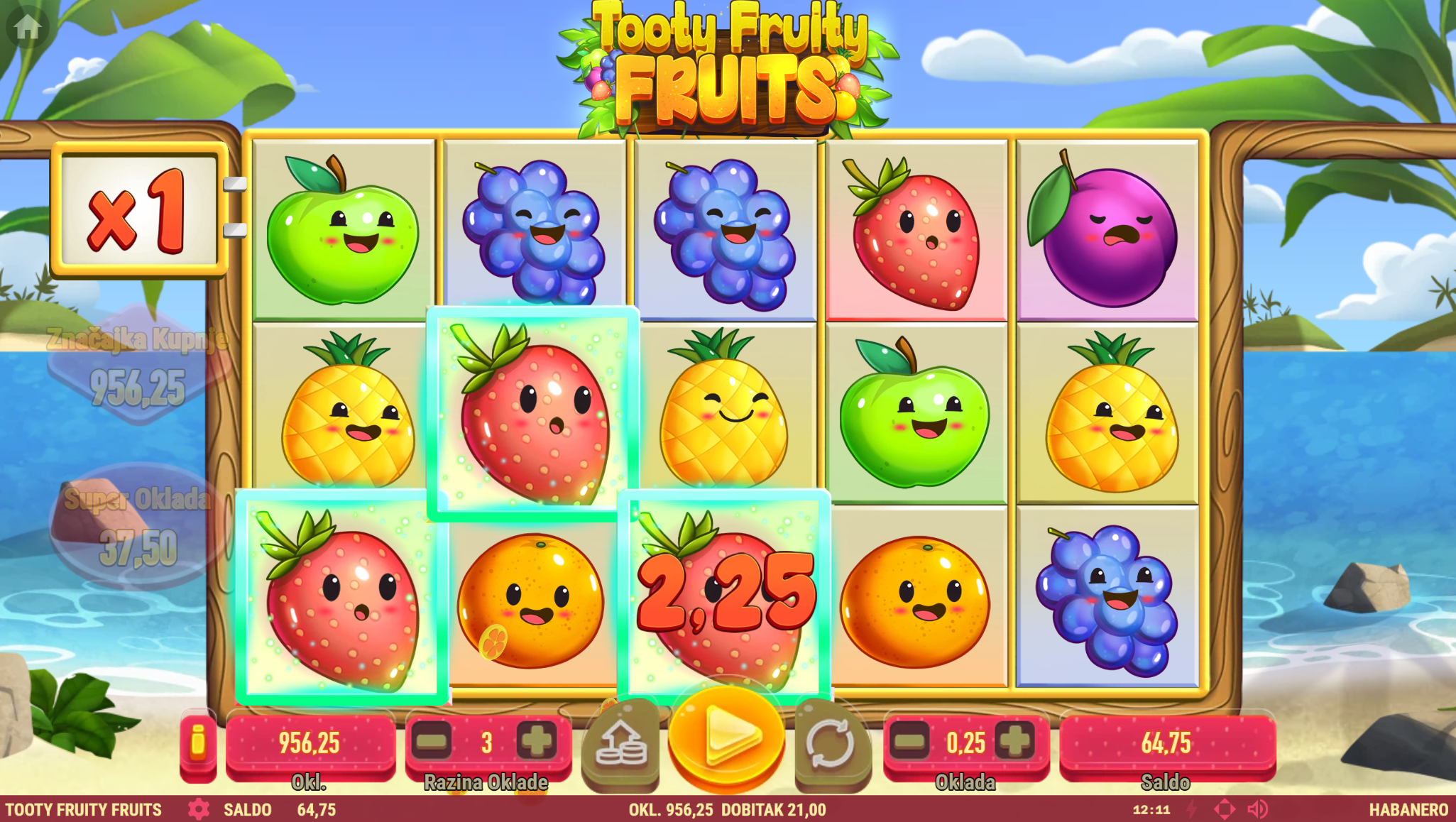
Task: Spin the reels with the orange play button
Action: (726, 738)
